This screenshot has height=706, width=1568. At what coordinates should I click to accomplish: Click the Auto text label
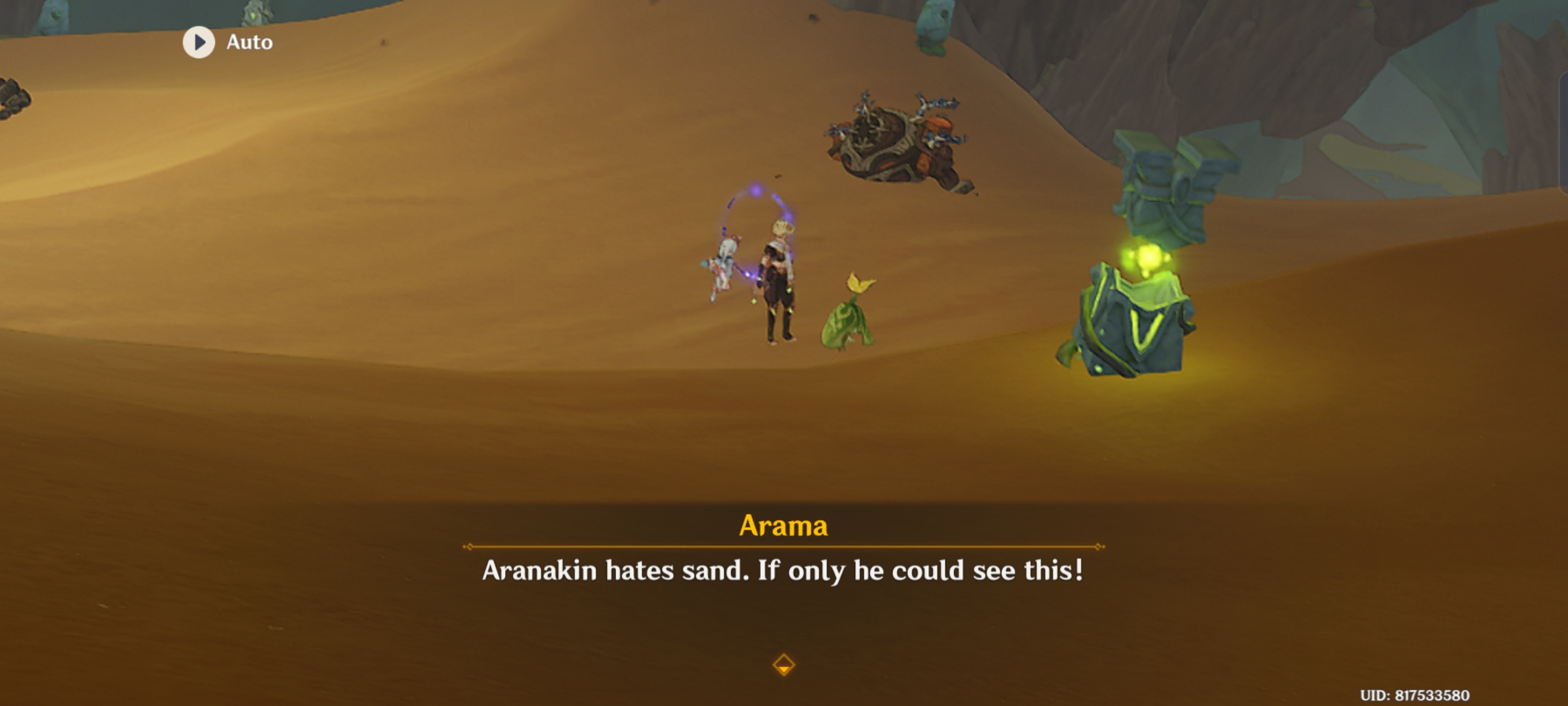pyautogui.click(x=249, y=41)
